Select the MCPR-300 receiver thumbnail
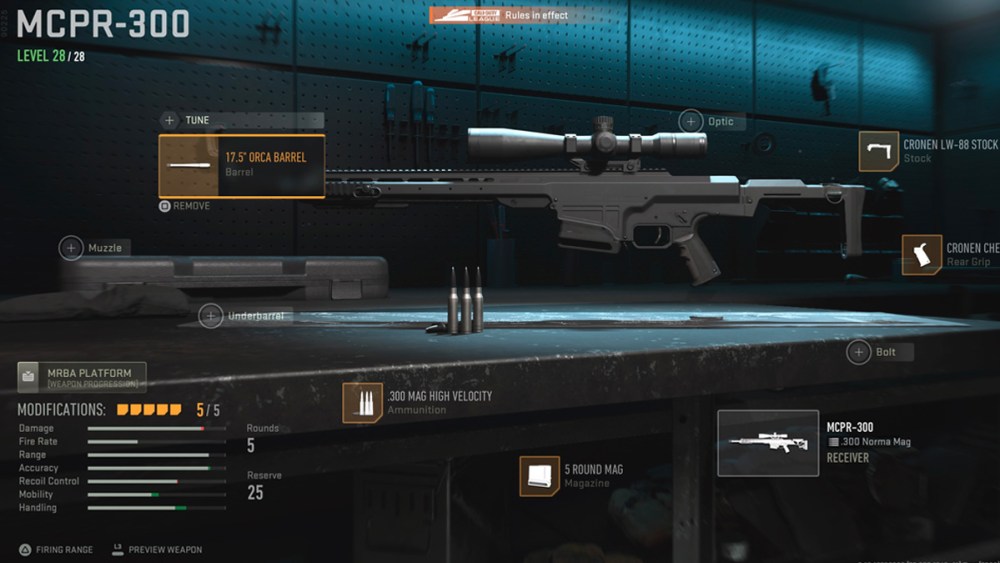 point(768,443)
